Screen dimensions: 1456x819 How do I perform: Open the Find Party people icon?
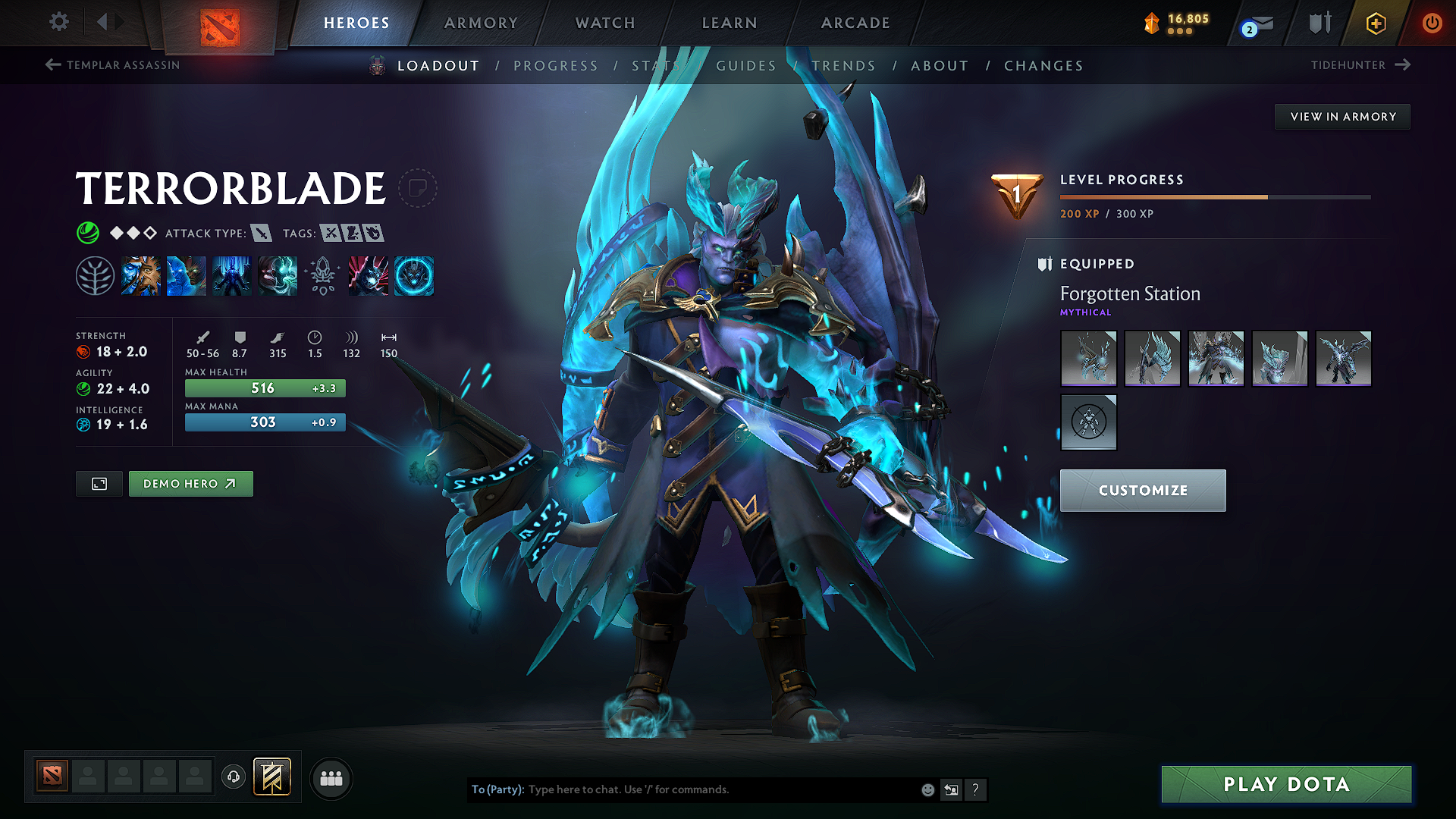pos(330,778)
